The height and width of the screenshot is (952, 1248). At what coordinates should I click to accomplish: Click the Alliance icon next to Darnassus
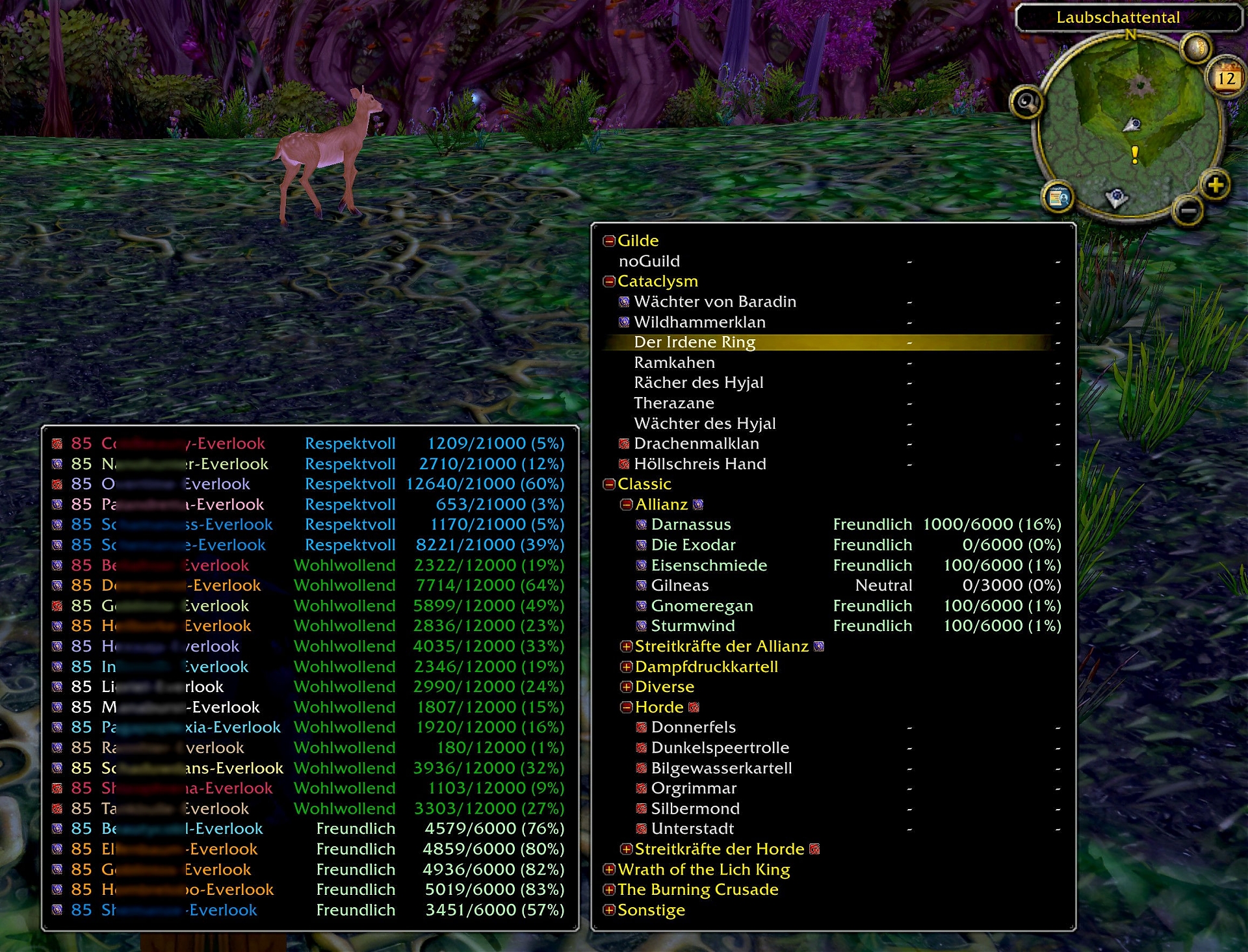(x=641, y=524)
